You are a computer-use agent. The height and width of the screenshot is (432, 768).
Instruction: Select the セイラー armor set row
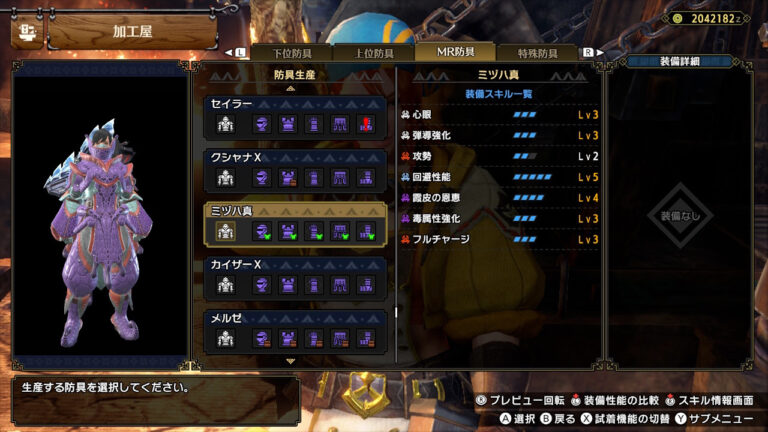pos(295,116)
